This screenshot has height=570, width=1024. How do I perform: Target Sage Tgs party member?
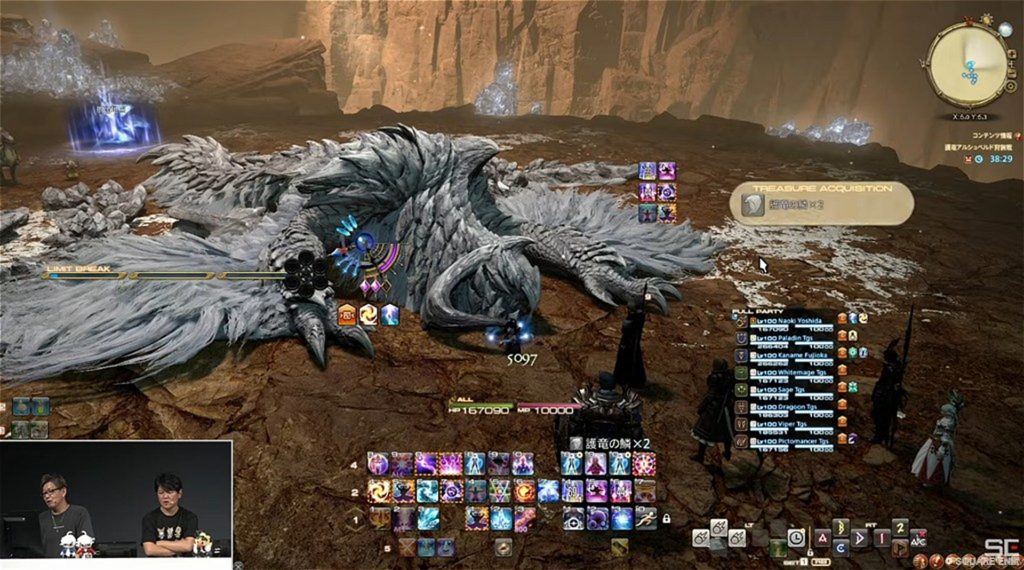pos(796,391)
